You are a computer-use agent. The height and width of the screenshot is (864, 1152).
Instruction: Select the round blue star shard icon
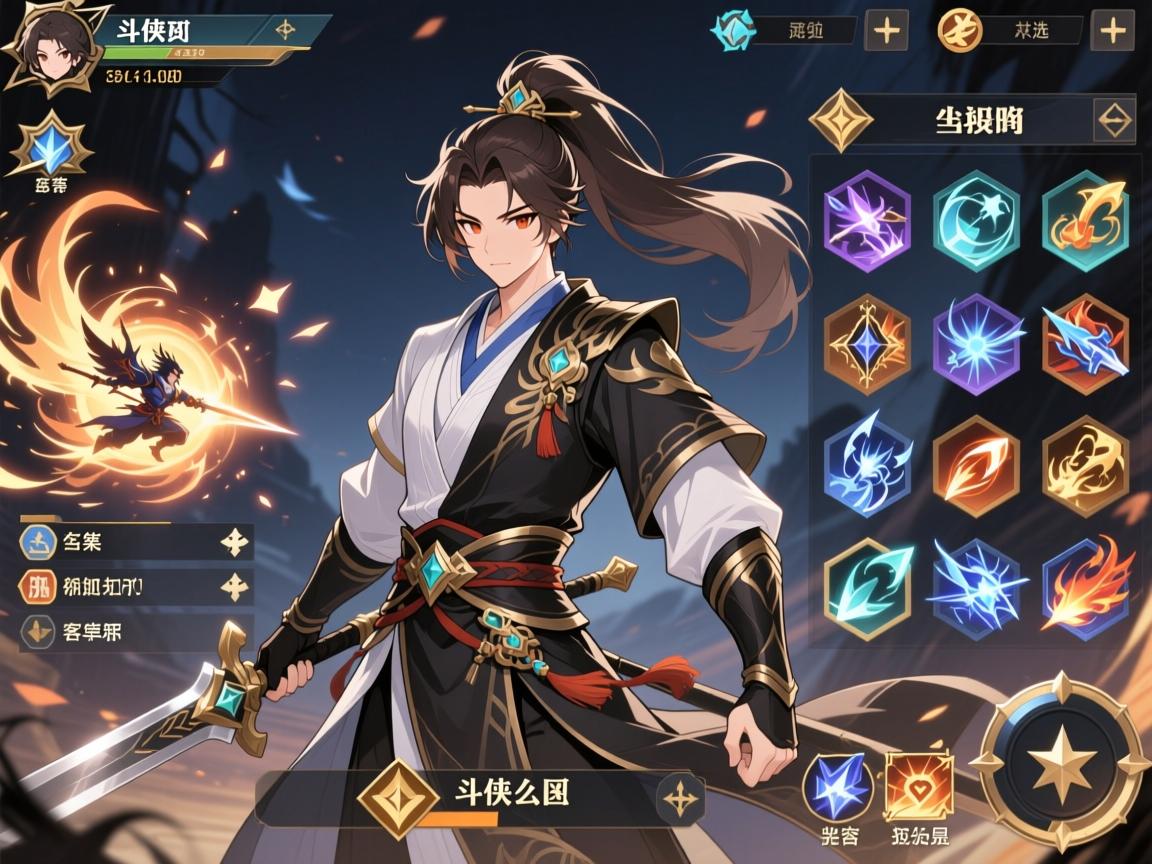tap(838, 786)
